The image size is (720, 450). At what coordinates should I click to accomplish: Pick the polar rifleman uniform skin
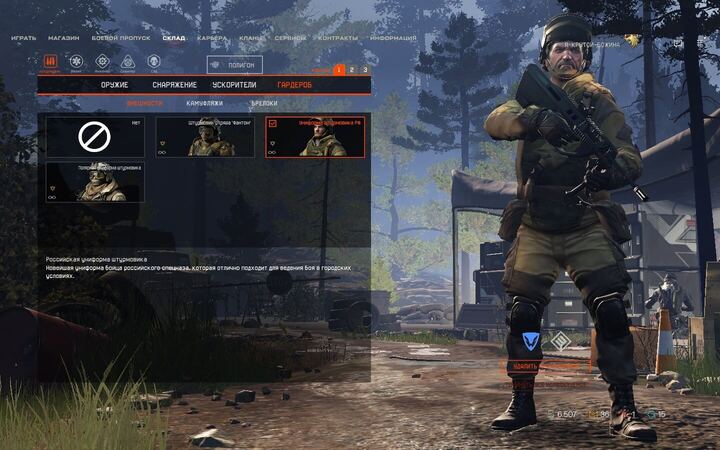coord(95,182)
